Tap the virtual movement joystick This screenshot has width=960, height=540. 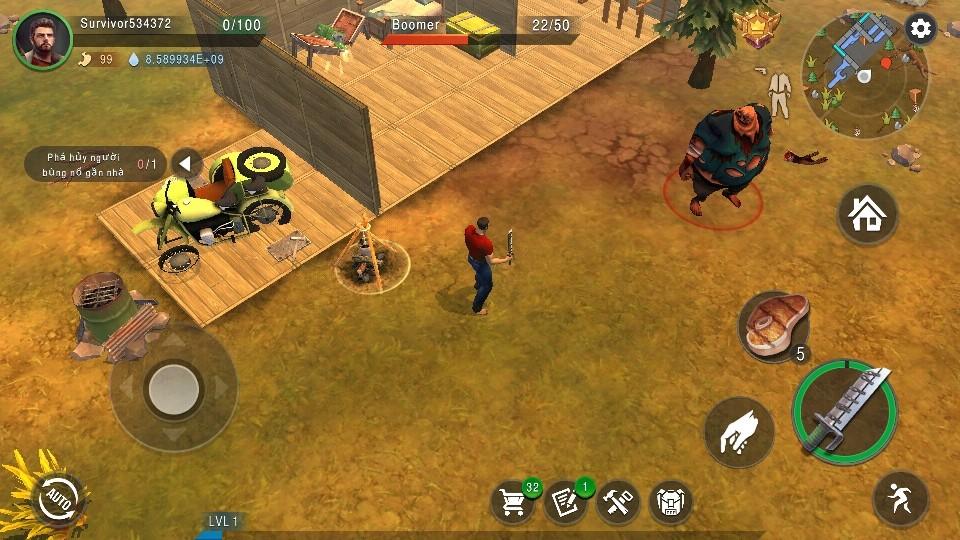pyautogui.click(x=174, y=385)
